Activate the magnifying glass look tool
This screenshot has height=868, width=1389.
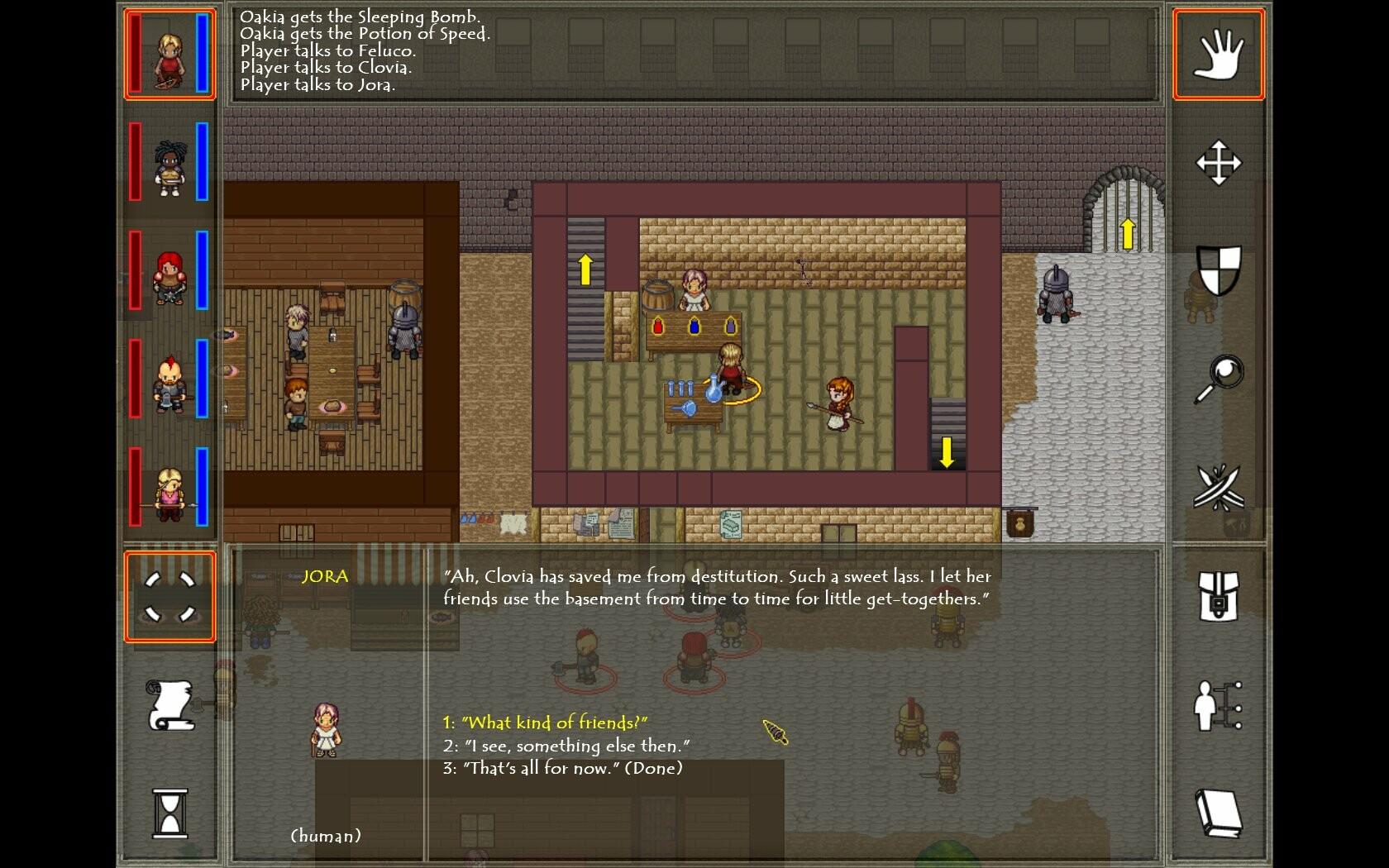1219,379
